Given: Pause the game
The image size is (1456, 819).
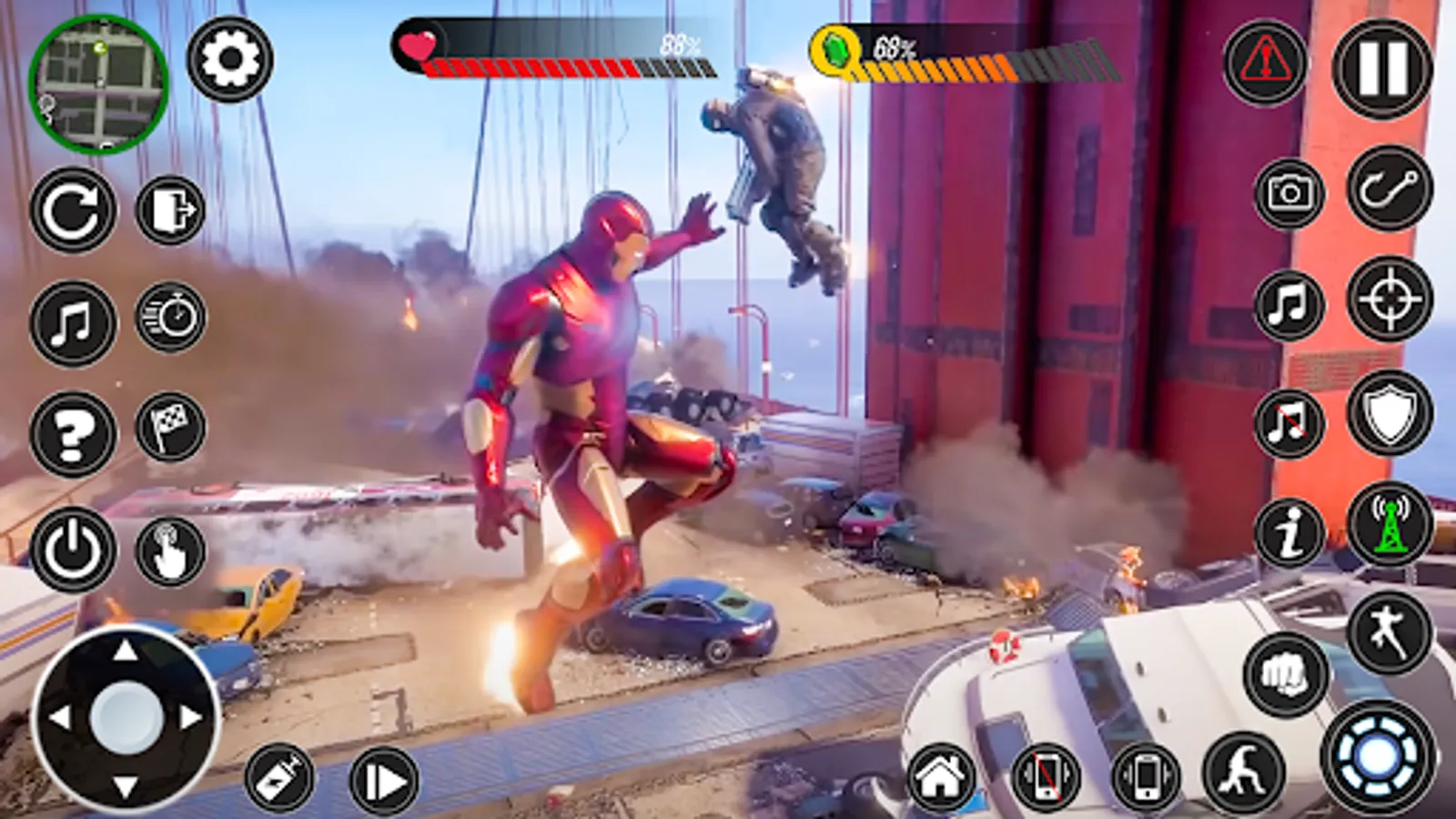Looking at the screenshot, I should 1381,69.
